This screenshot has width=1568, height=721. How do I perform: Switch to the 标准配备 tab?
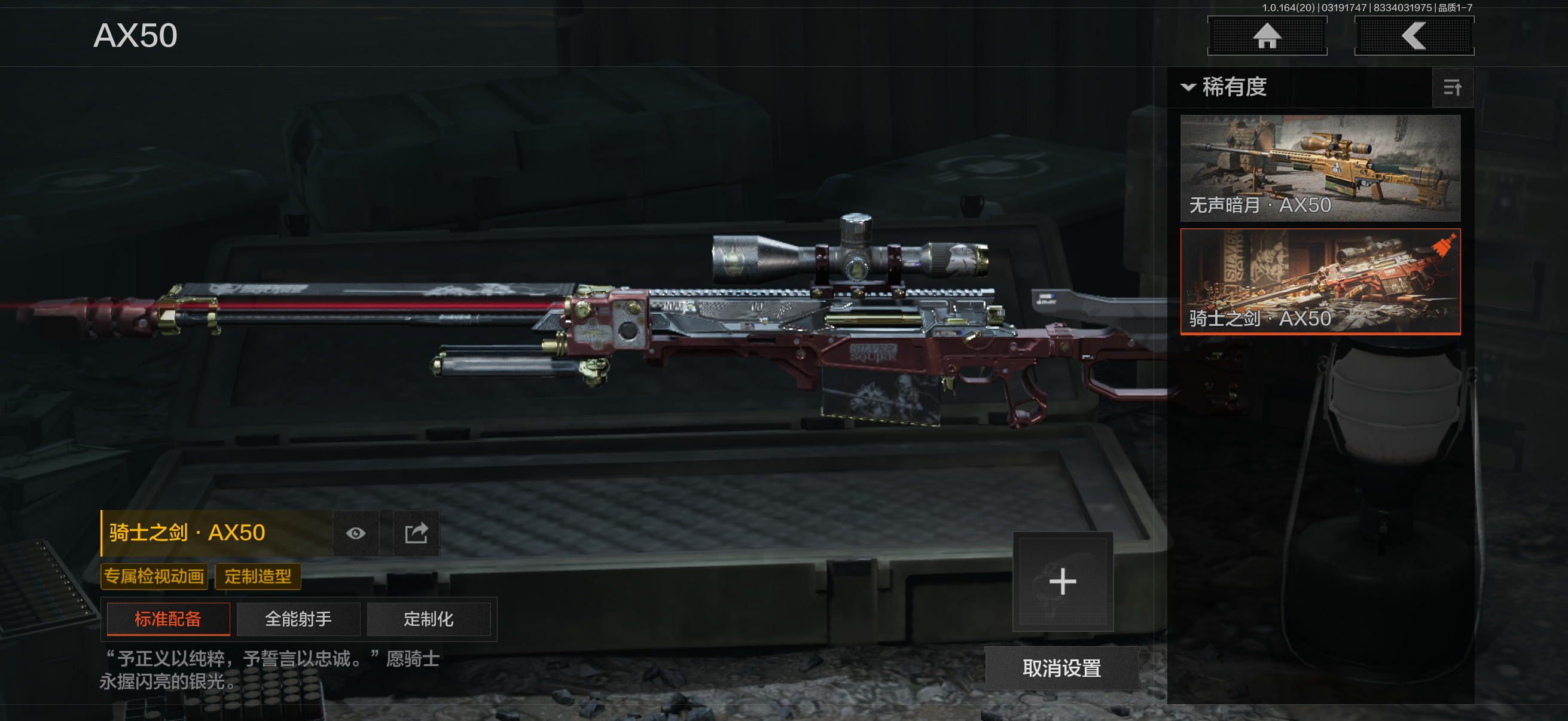point(168,619)
